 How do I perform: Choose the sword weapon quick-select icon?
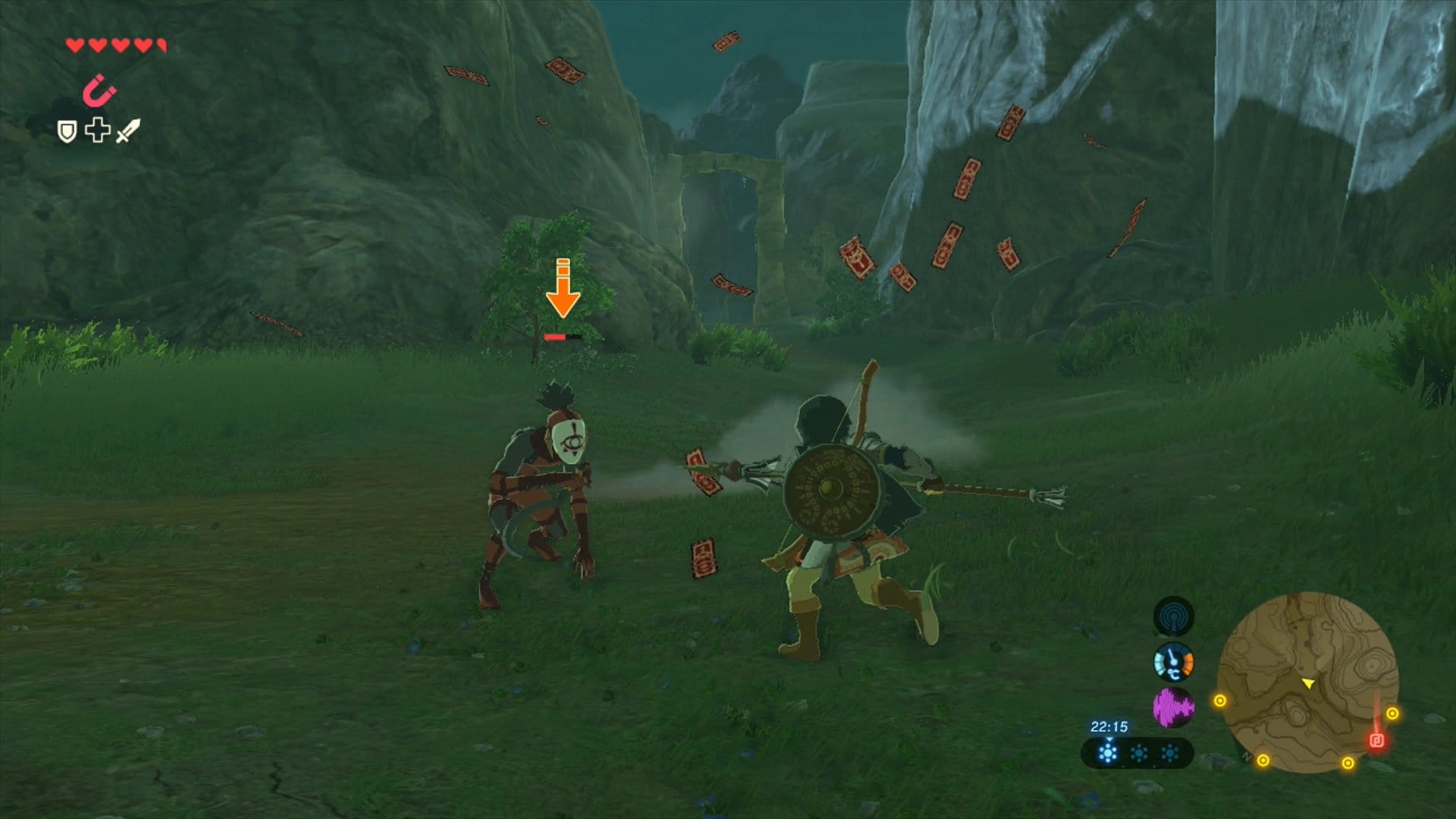click(127, 130)
